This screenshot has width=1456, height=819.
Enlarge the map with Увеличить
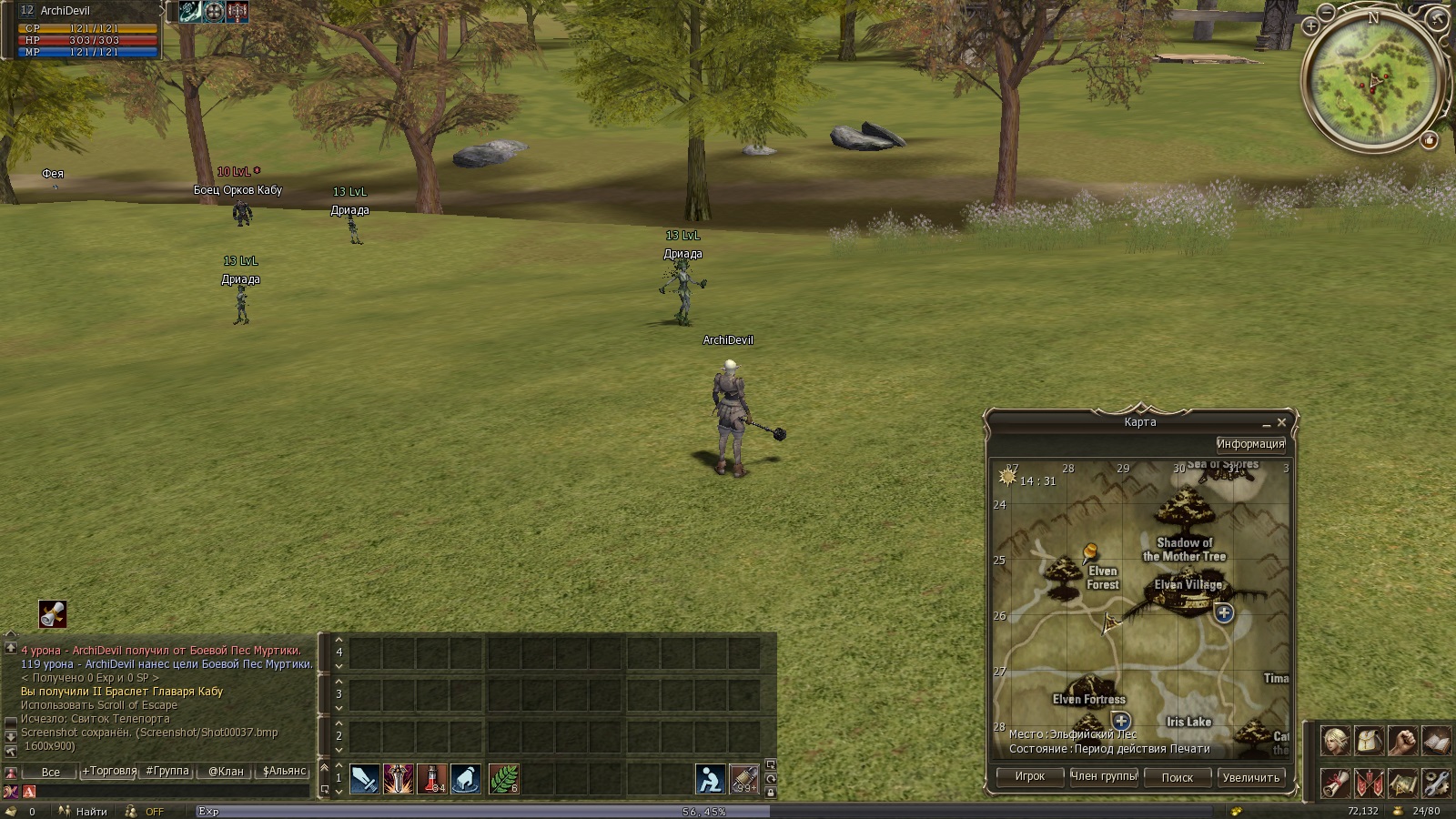click(x=1250, y=778)
